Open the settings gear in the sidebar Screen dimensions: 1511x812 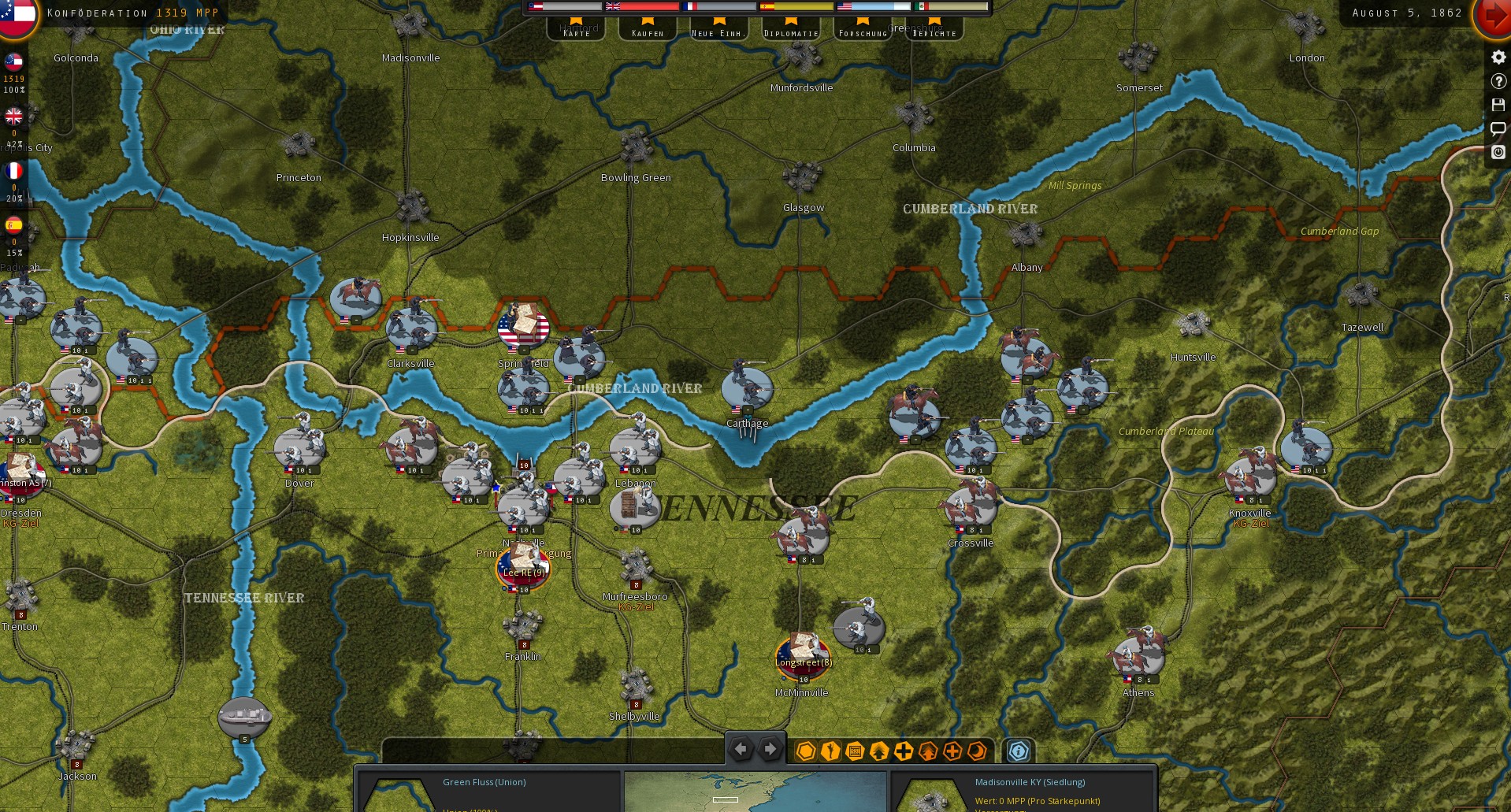tap(1497, 57)
